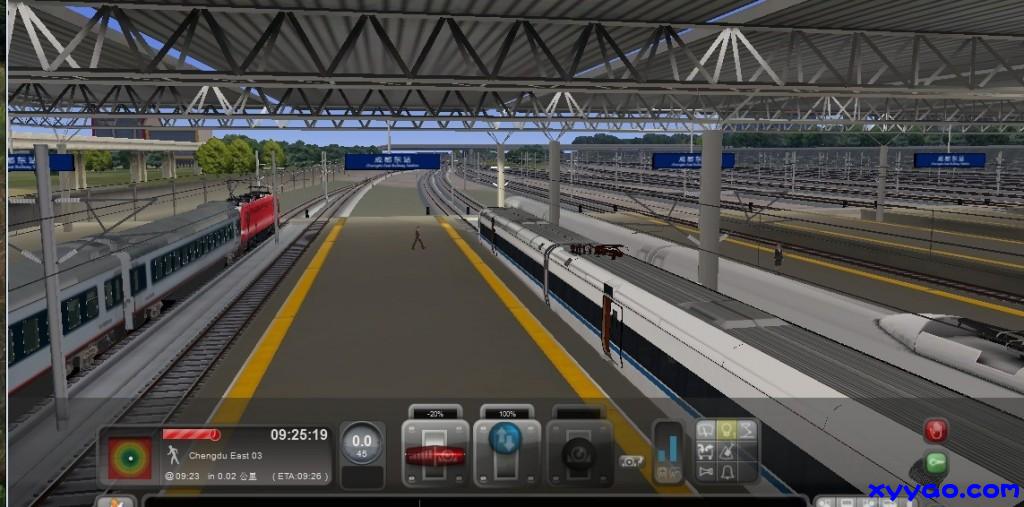Sound the horn icon beside the bell
Screen dimensions: 1024x507
[706, 470]
